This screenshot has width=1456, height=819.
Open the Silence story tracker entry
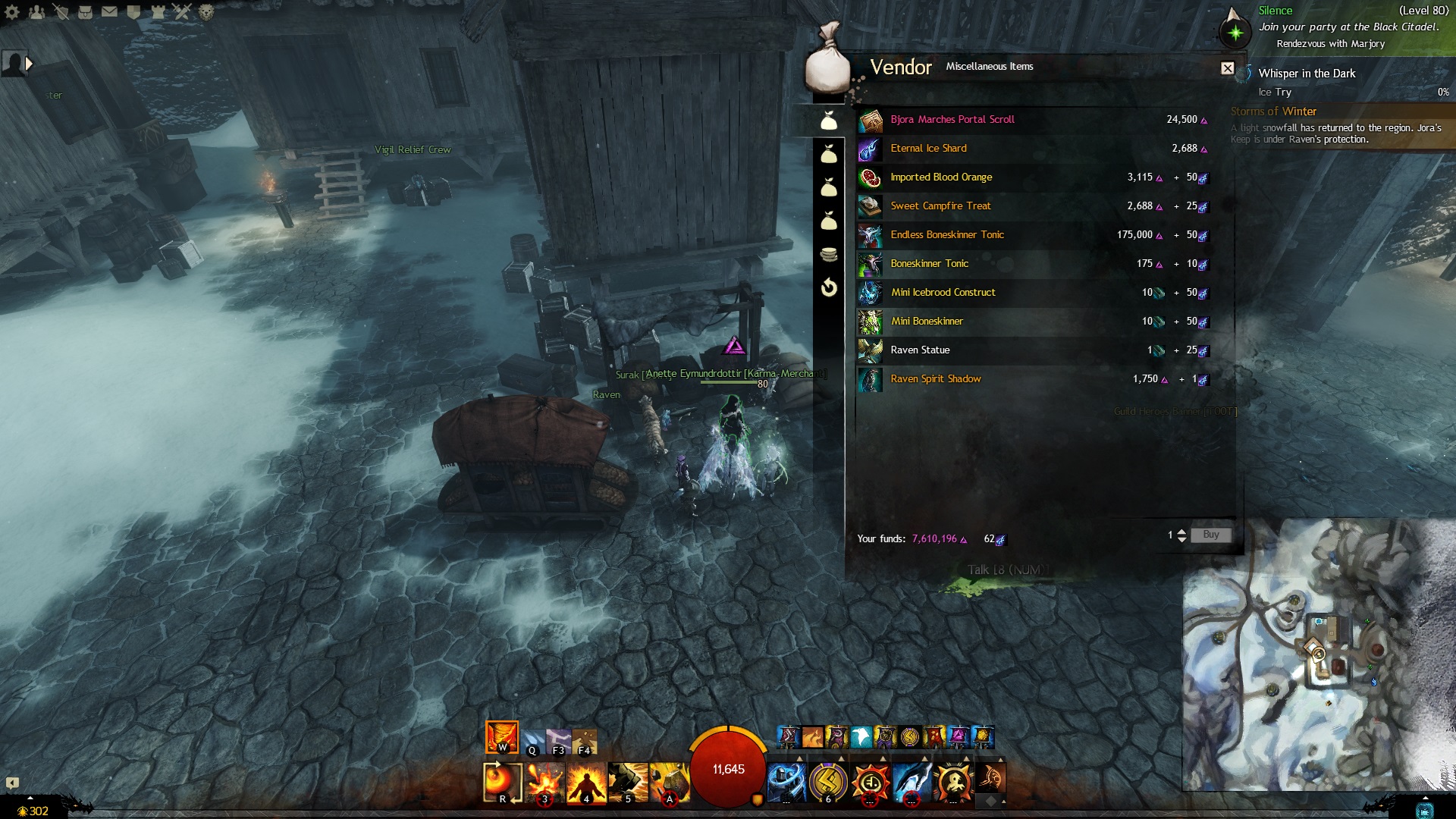click(1275, 11)
